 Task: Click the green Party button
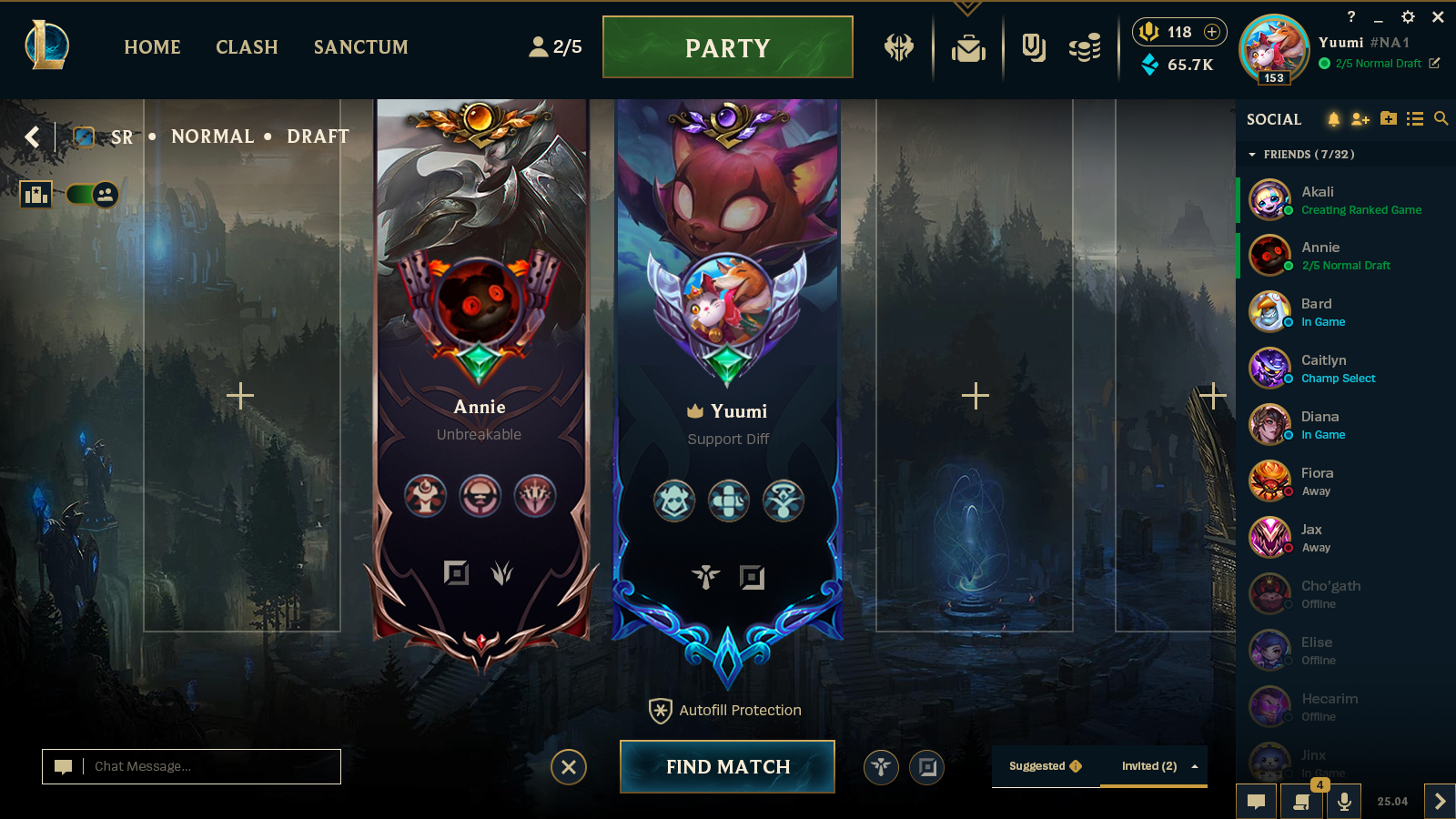727,47
